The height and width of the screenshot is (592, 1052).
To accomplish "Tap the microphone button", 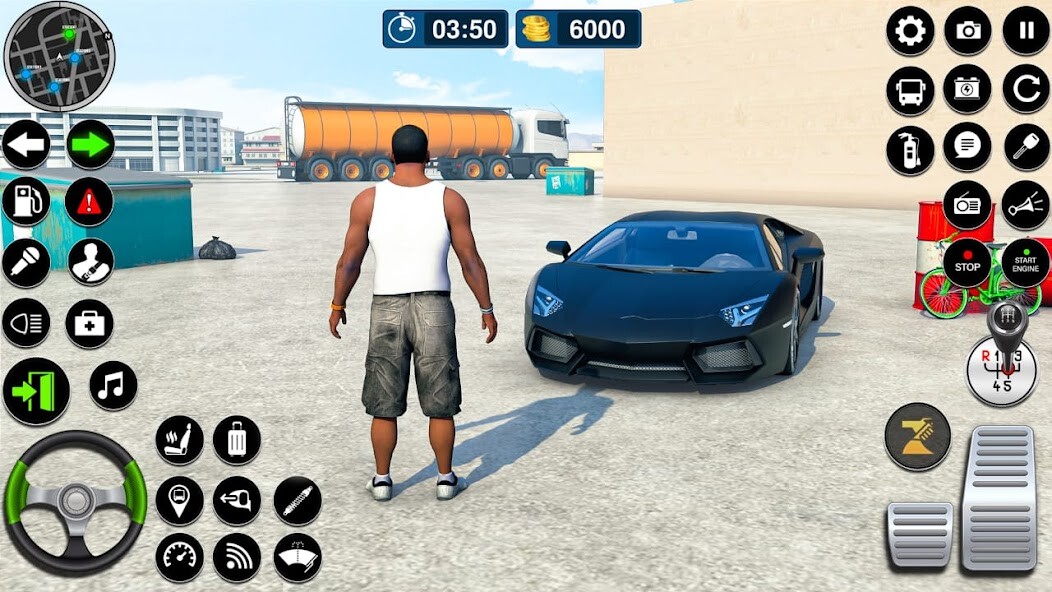I will pyautogui.click(x=26, y=262).
